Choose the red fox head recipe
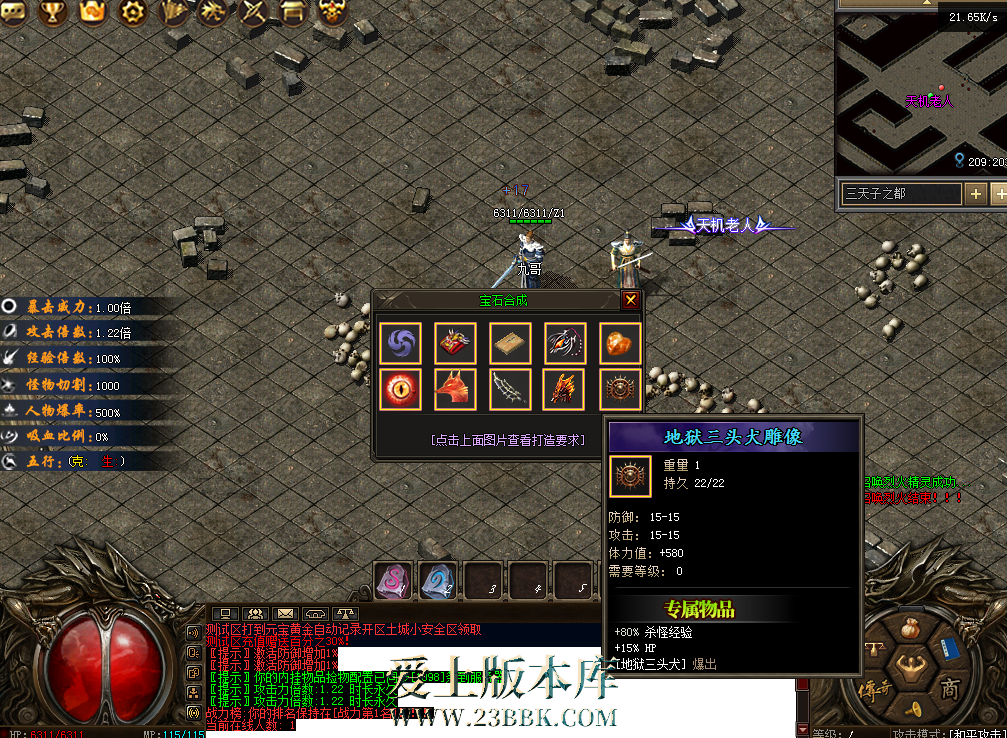Viewport: 1007px width, 738px height. pyautogui.click(x=455, y=389)
